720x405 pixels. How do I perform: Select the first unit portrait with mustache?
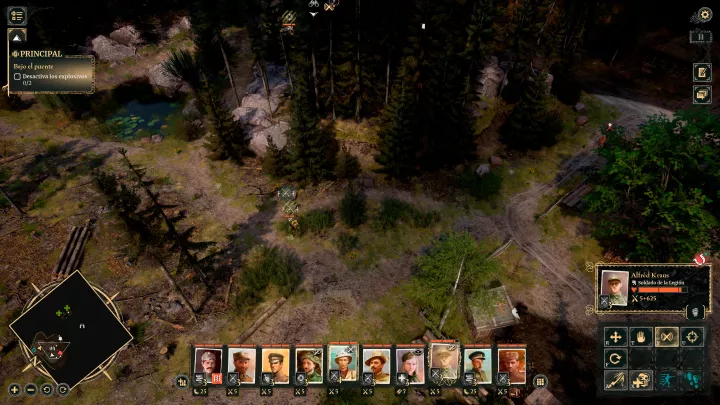[208, 363]
